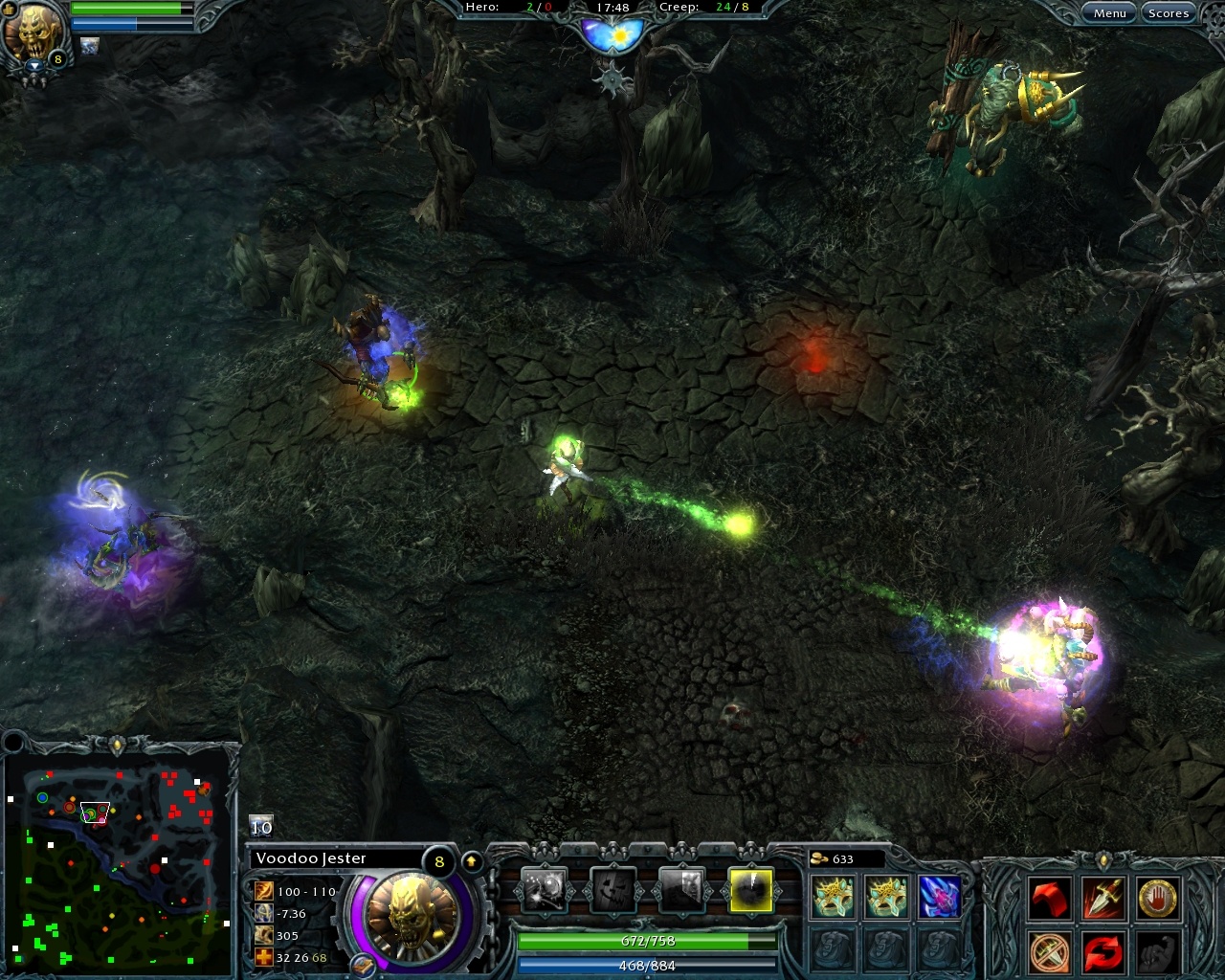The width and height of the screenshot is (1225, 980).
Task: Click the buff icon labeled 10 above hero panel
Action: (259, 827)
